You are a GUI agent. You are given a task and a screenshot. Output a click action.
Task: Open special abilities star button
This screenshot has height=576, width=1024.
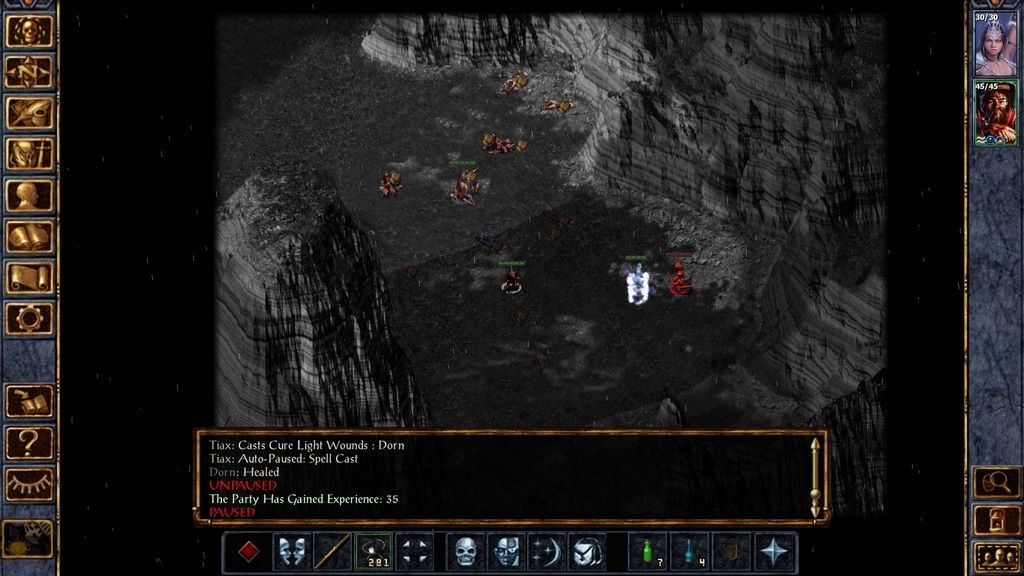773,552
